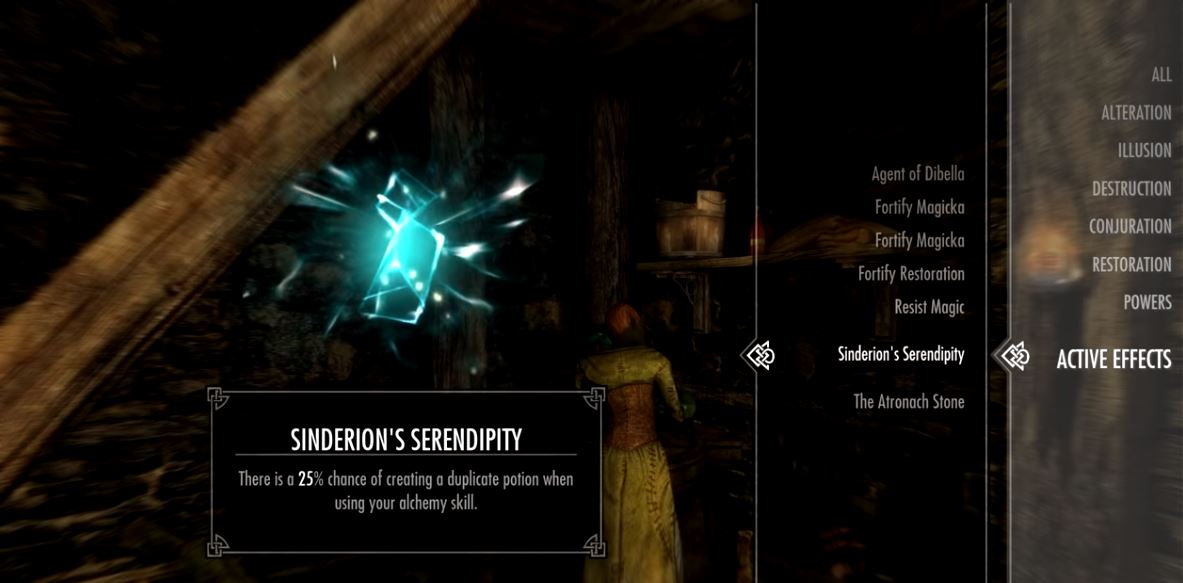Select the Agent of Dibella effect
The height and width of the screenshot is (583, 1183).
917,174
